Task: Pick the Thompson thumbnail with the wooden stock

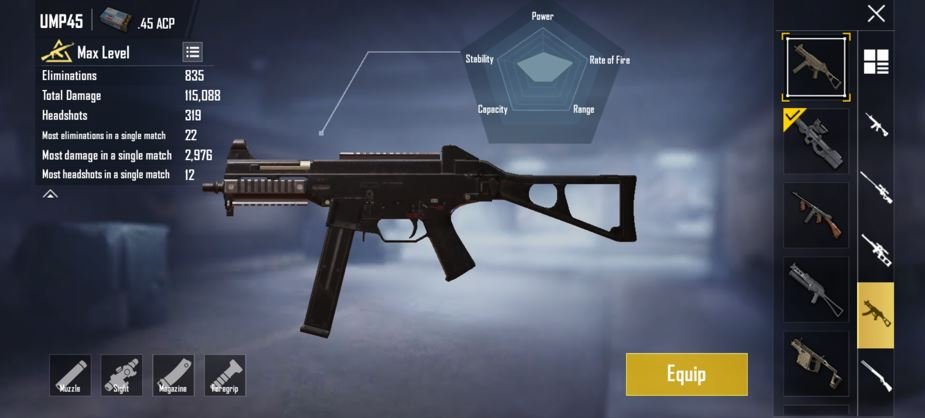Action: (x=816, y=214)
